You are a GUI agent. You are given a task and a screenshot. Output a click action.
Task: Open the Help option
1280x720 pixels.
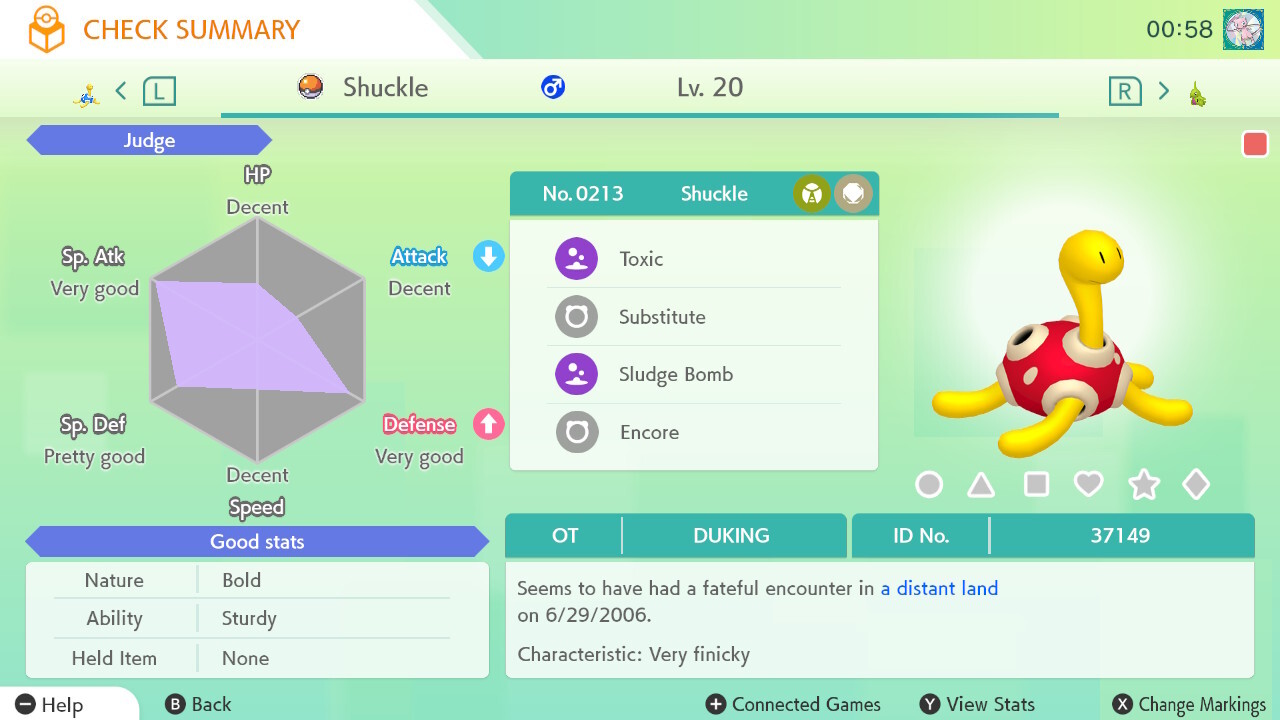[x=50, y=705]
